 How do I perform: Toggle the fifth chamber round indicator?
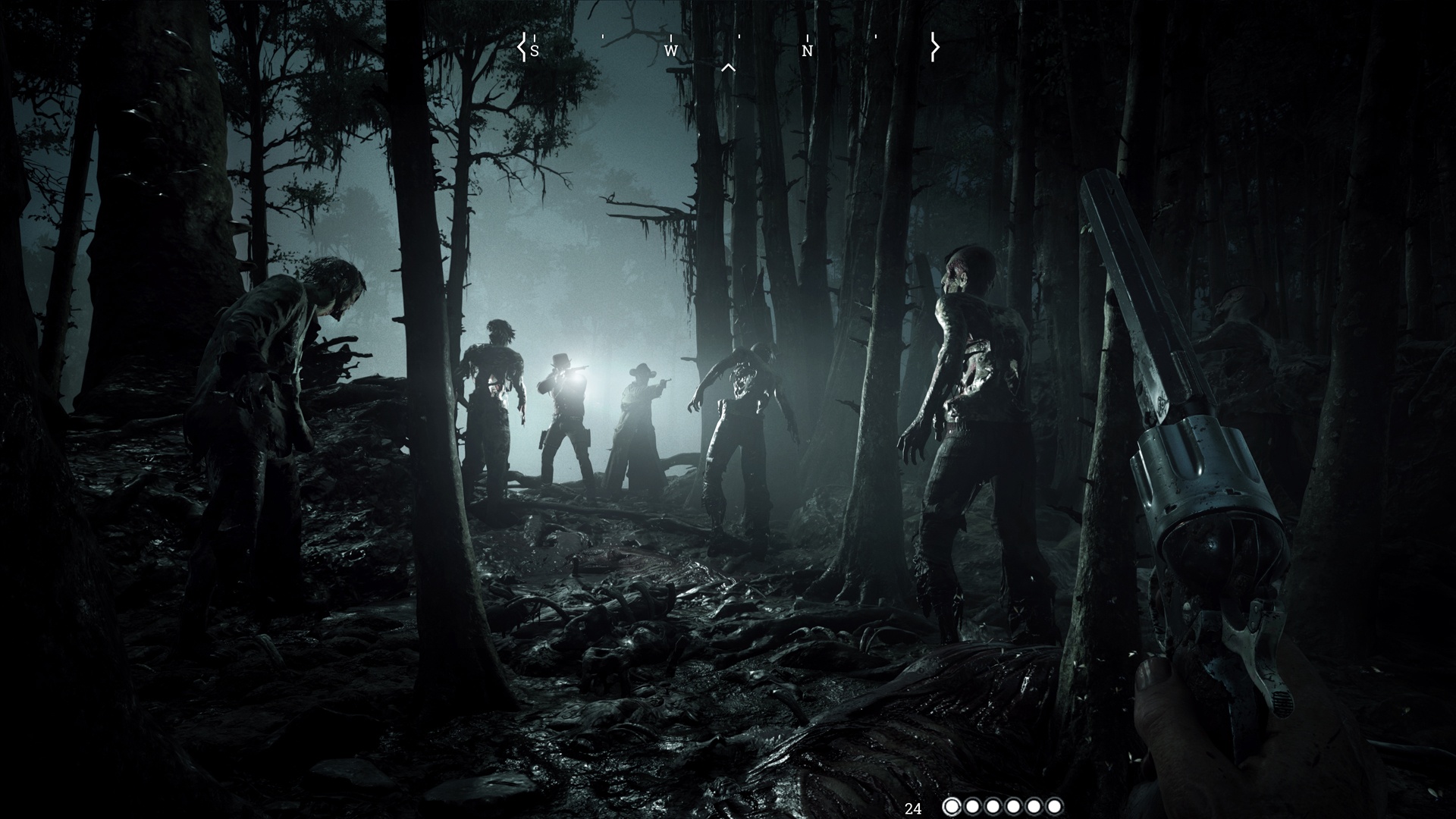1036,807
